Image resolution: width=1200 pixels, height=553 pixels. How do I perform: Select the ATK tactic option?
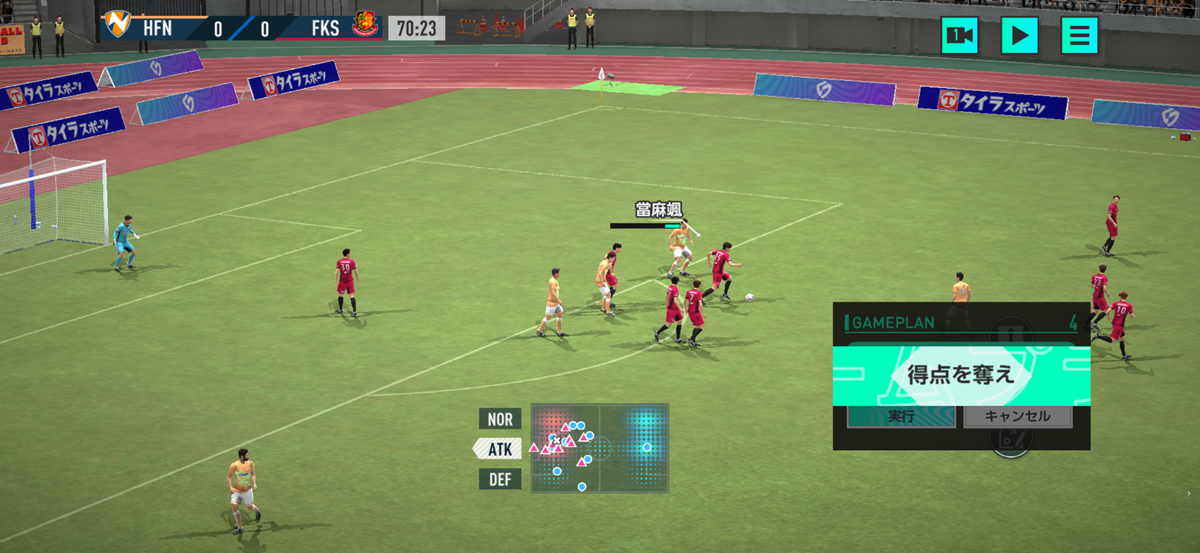pos(499,449)
